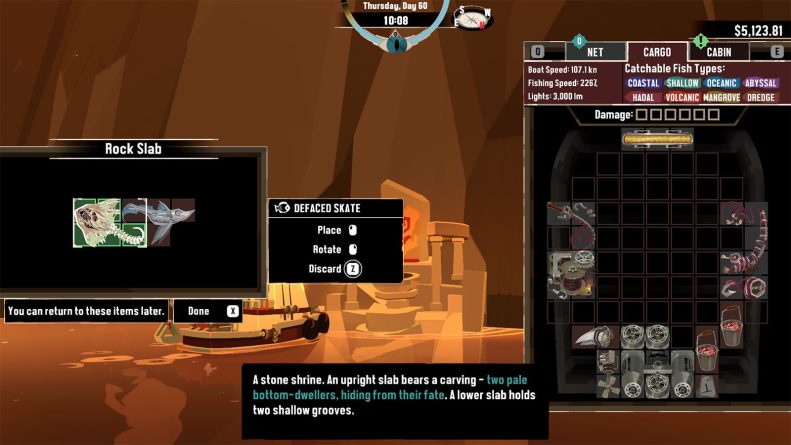Select the propeller part in cargo
This screenshot has width=791, height=445.
pyautogui.click(x=609, y=384)
